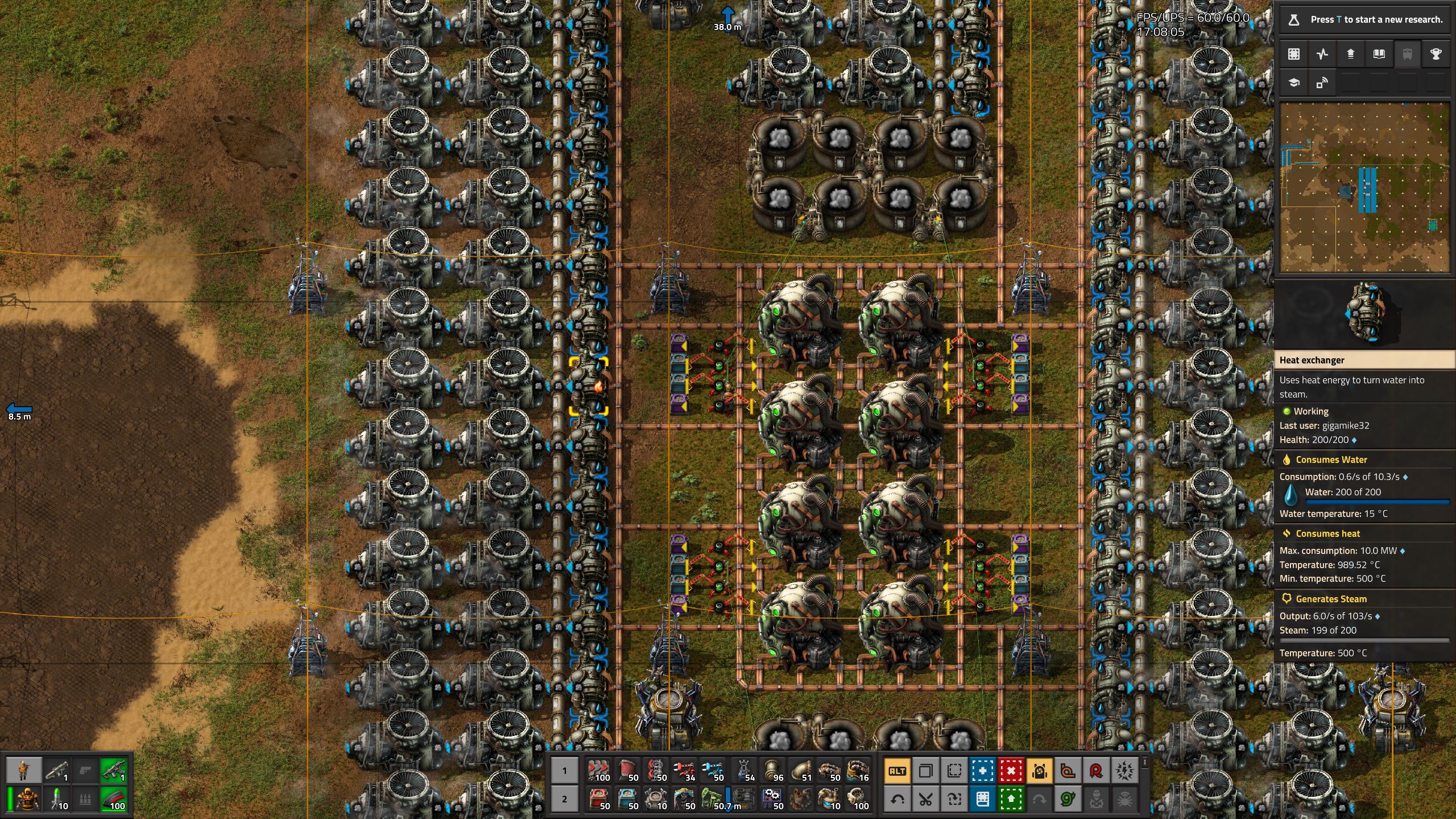The image size is (1456, 819).
Task: Toggle ALT-mode detailed entity info
Action: [x=898, y=772]
